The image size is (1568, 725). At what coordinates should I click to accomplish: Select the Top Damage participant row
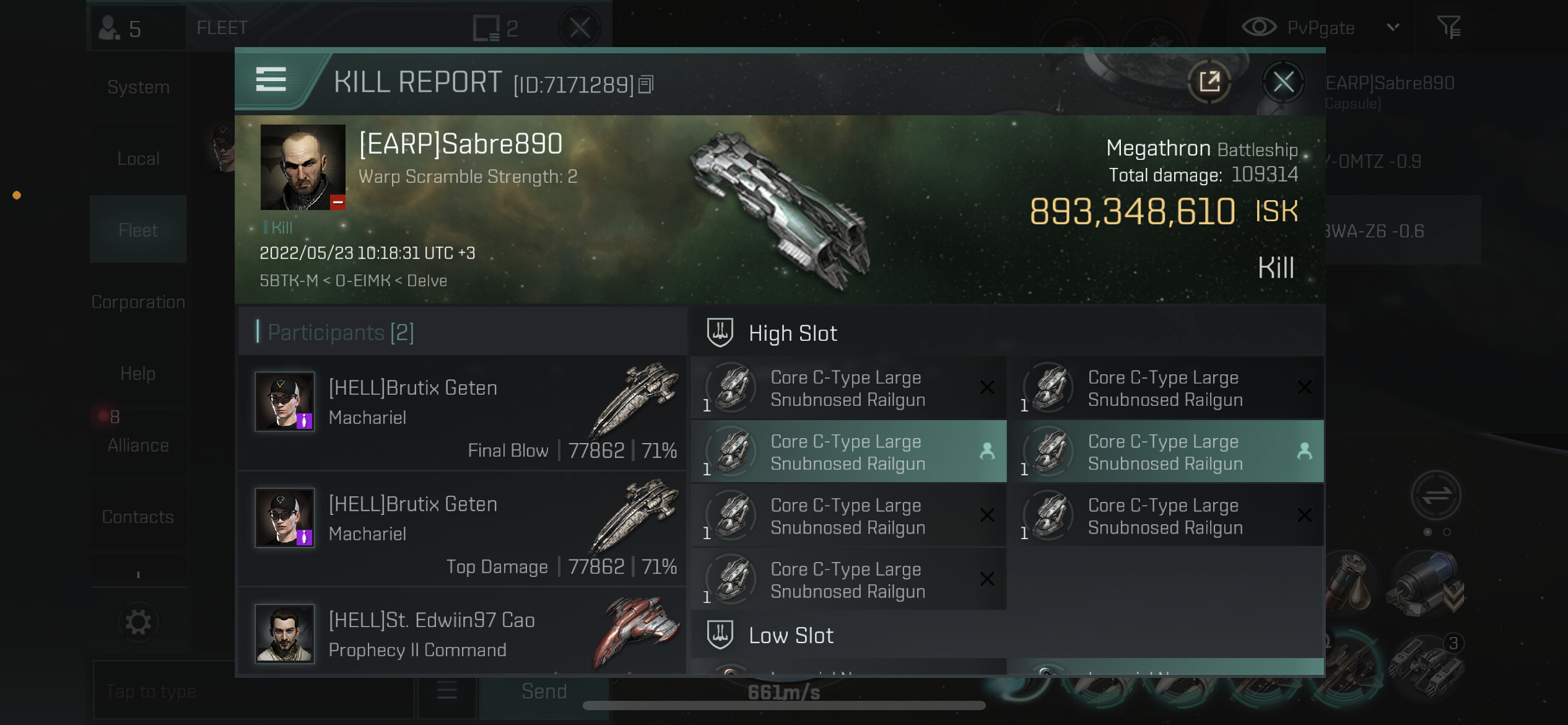tap(462, 529)
